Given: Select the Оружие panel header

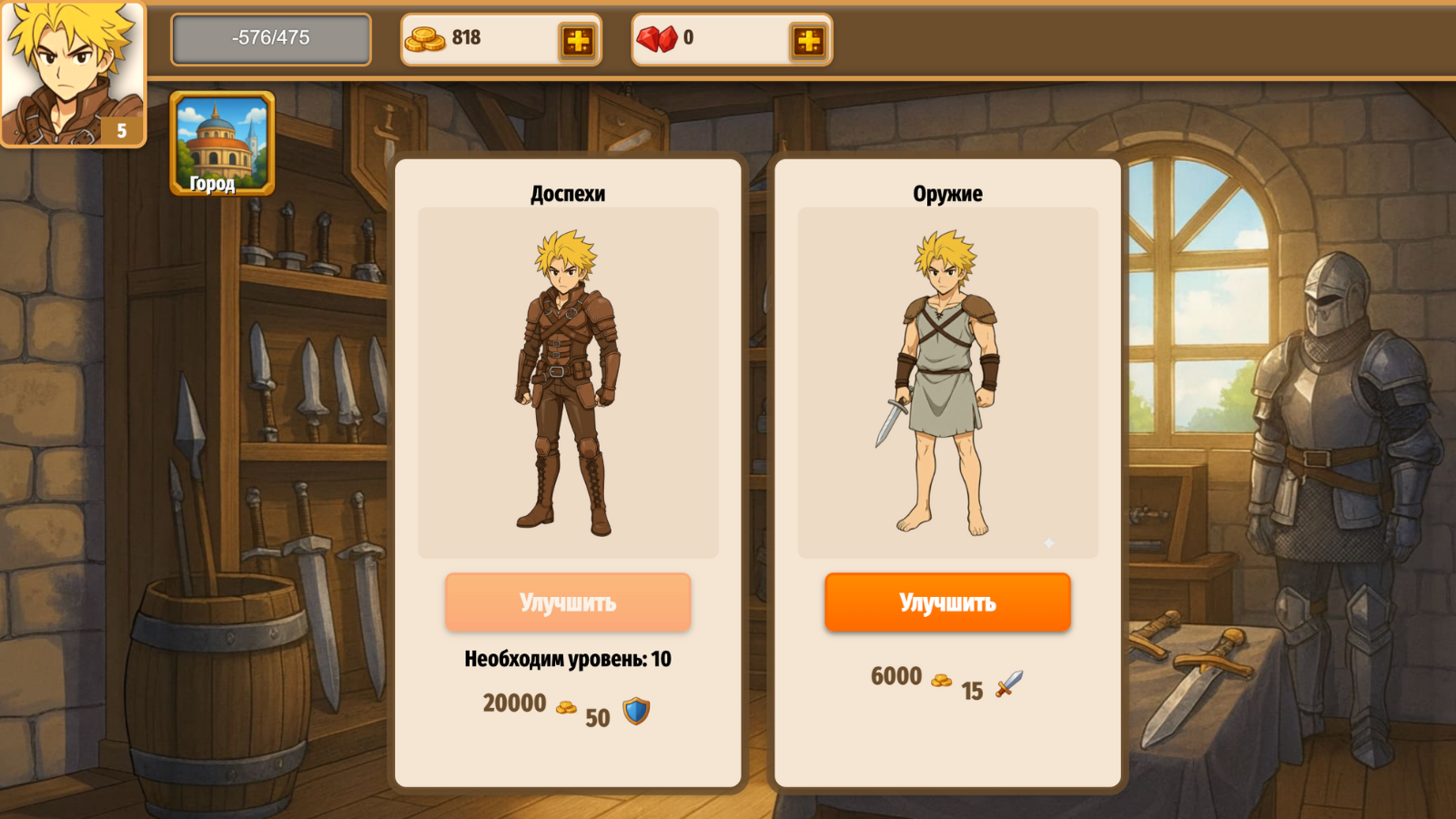Looking at the screenshot, I should tap(946, 193).
